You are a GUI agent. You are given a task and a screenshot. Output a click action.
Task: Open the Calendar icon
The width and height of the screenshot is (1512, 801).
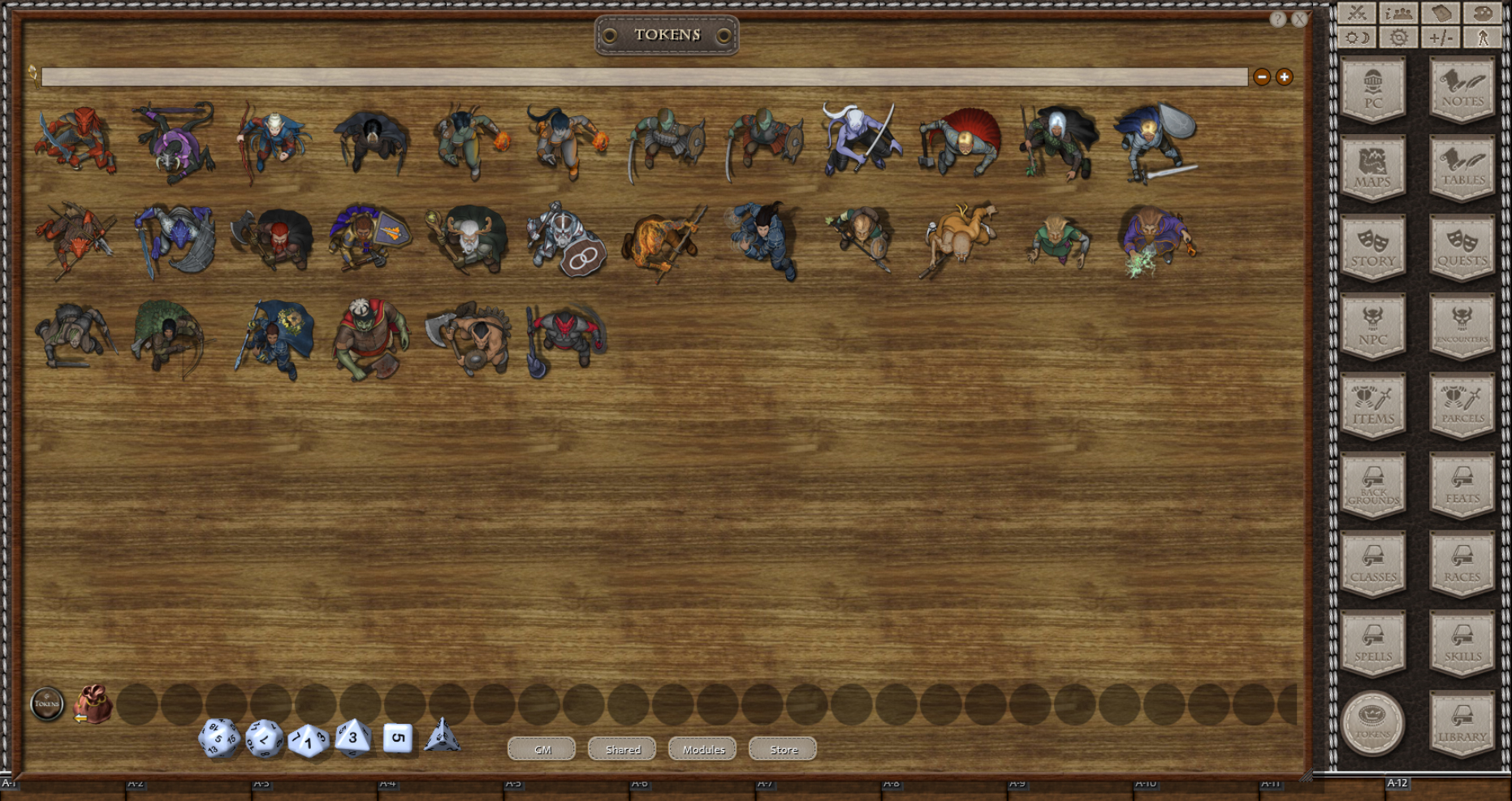[1439, 14]
